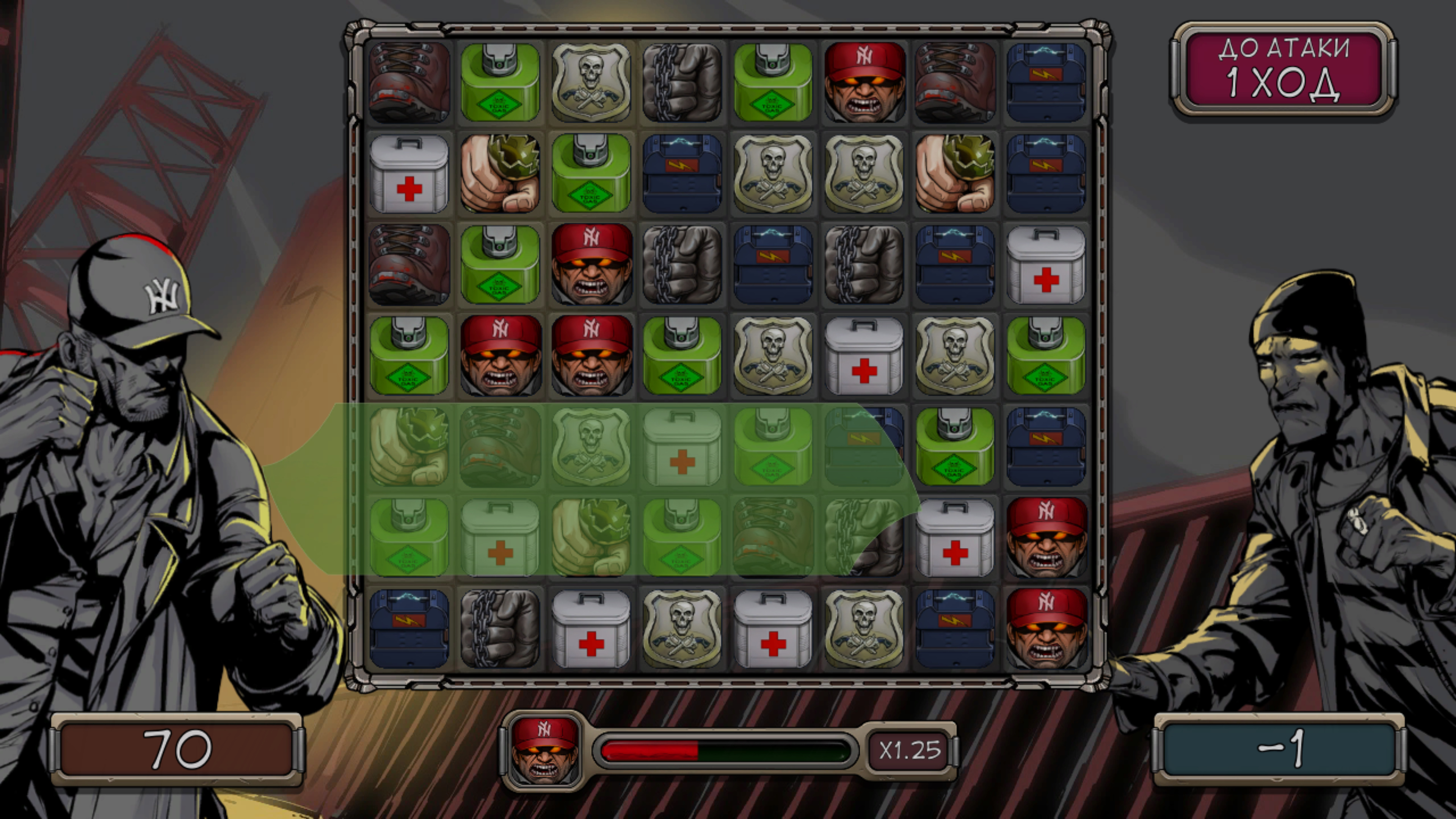Screen dimensions: 1456x819
Task: Choose the toxic canister between red-cap face and skull badge
Action: tap(682, 356)
